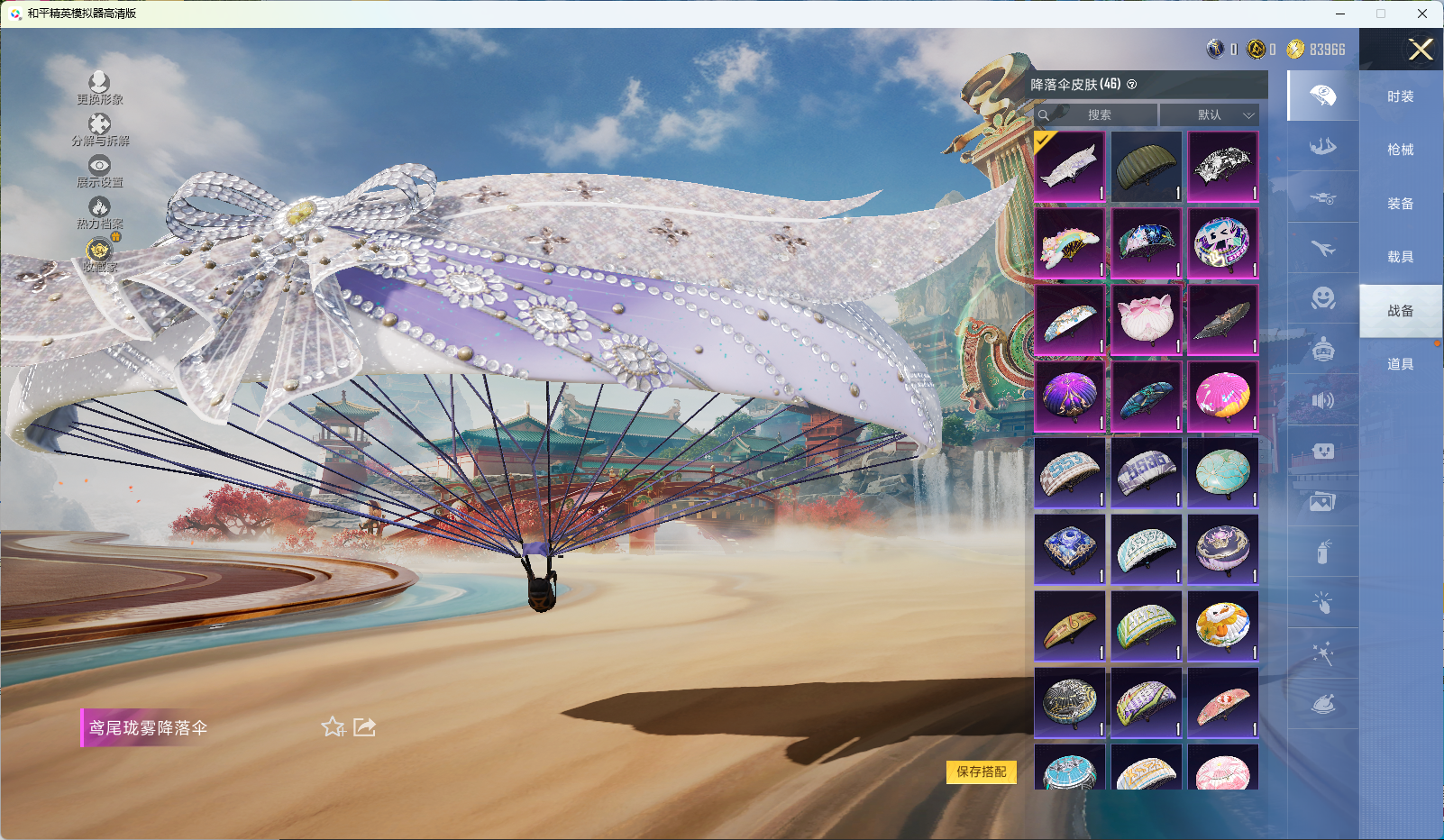Open the emote smiley face subcategory
The width and height of the screenshot is (1444, 840).
point(1322,298)
